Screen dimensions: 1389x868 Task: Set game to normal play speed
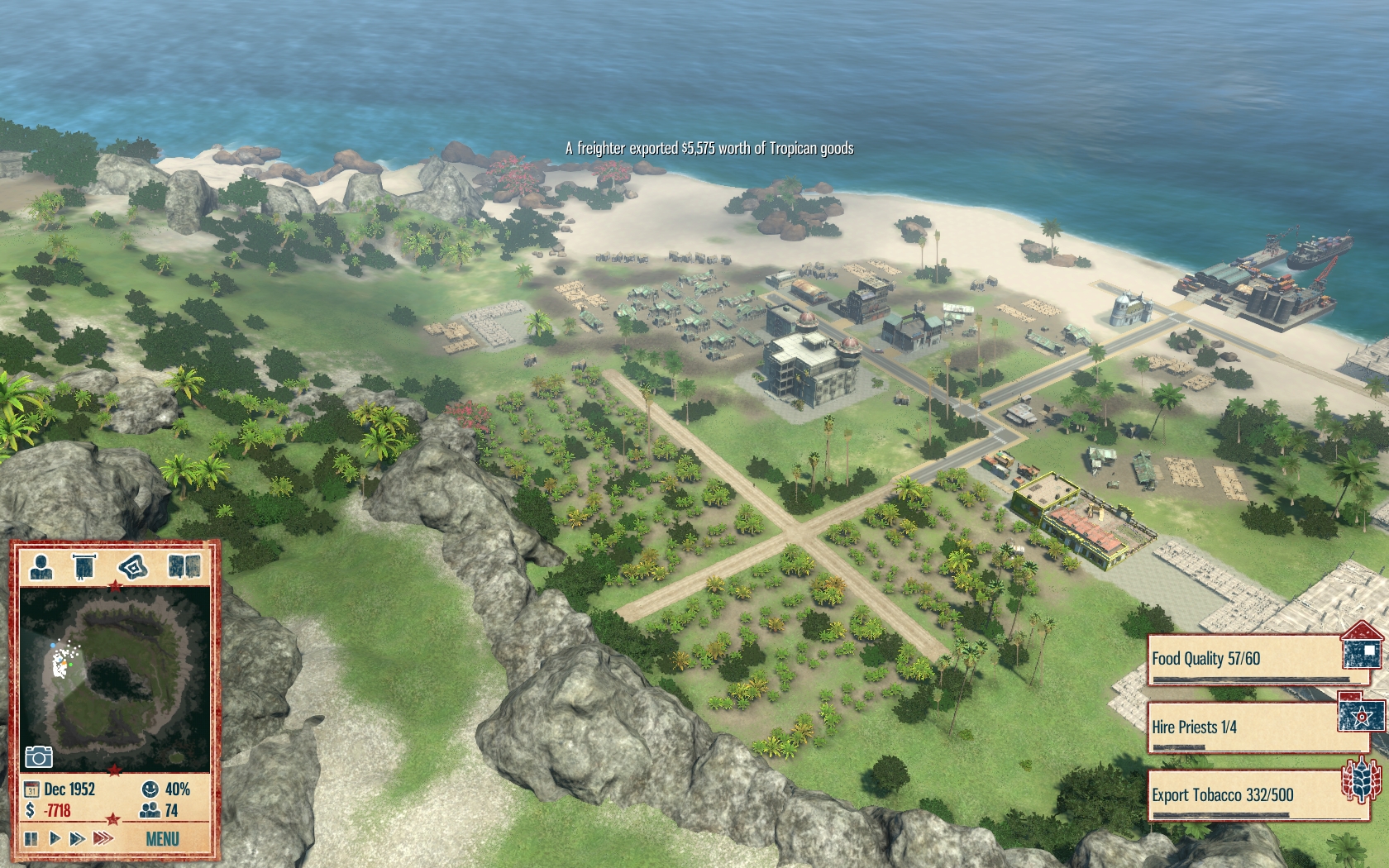(55, 838)
